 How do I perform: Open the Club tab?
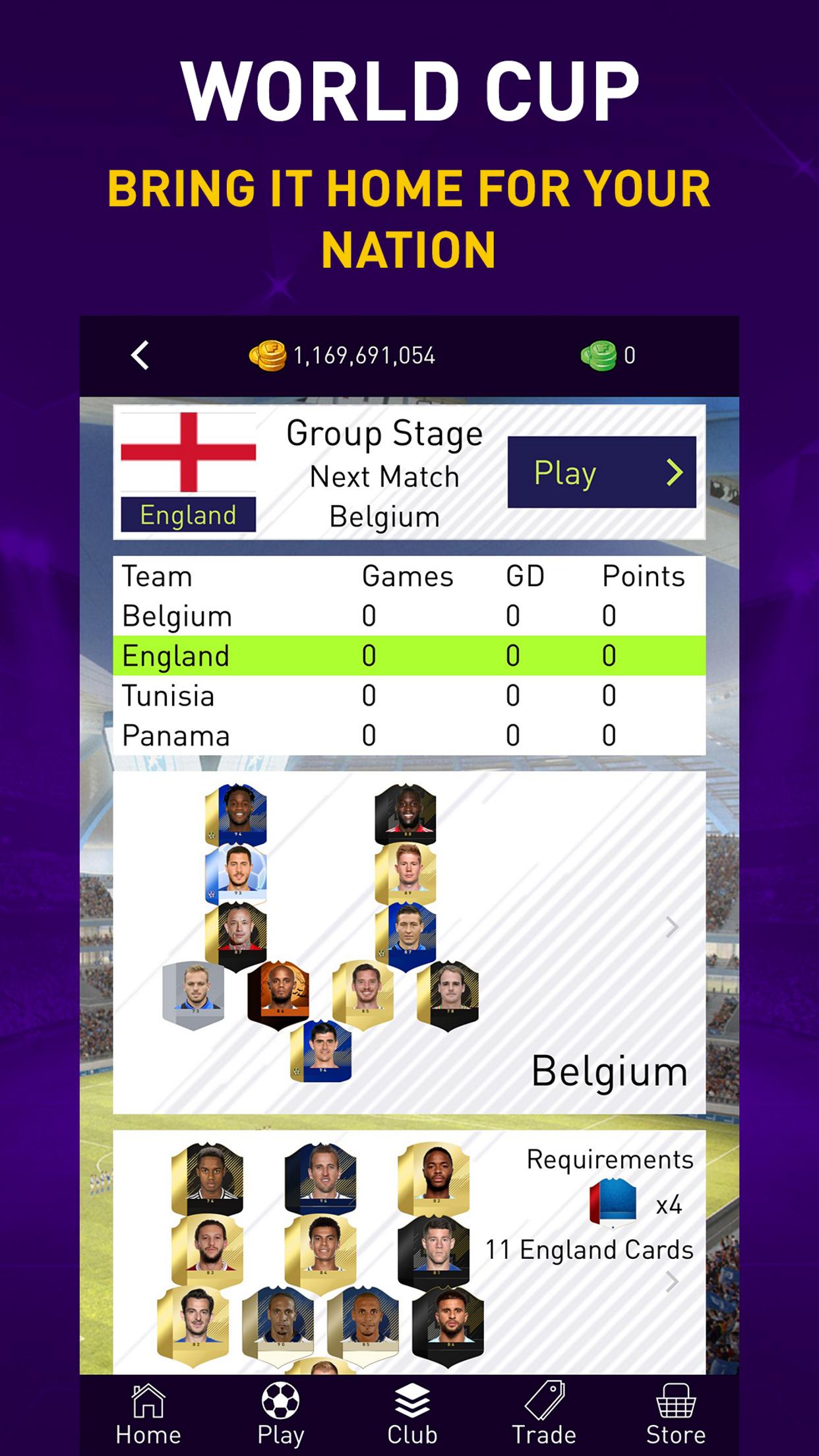(x=412, y=1415)
